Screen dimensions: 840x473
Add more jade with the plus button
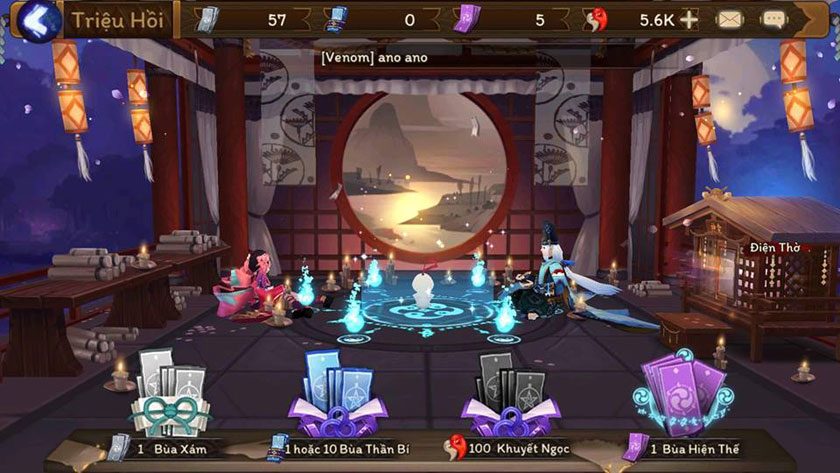coord(689,19)
